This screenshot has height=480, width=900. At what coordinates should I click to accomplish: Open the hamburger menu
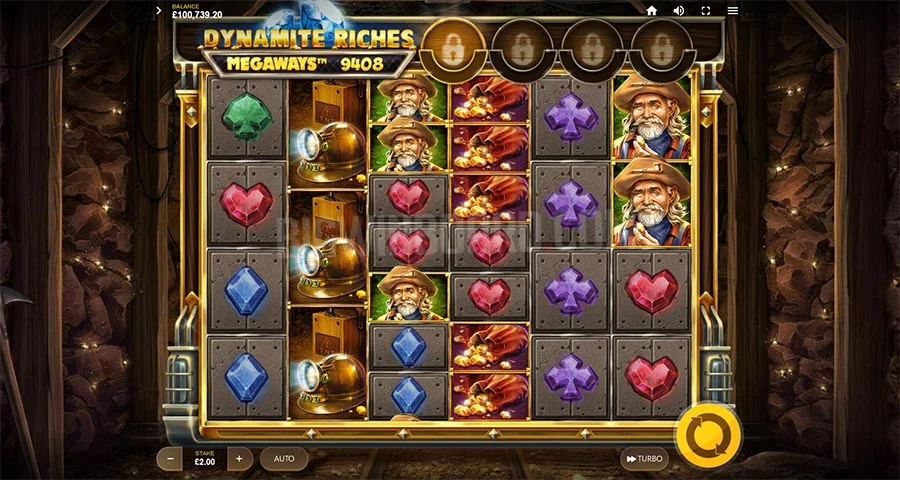coord(732,11)
